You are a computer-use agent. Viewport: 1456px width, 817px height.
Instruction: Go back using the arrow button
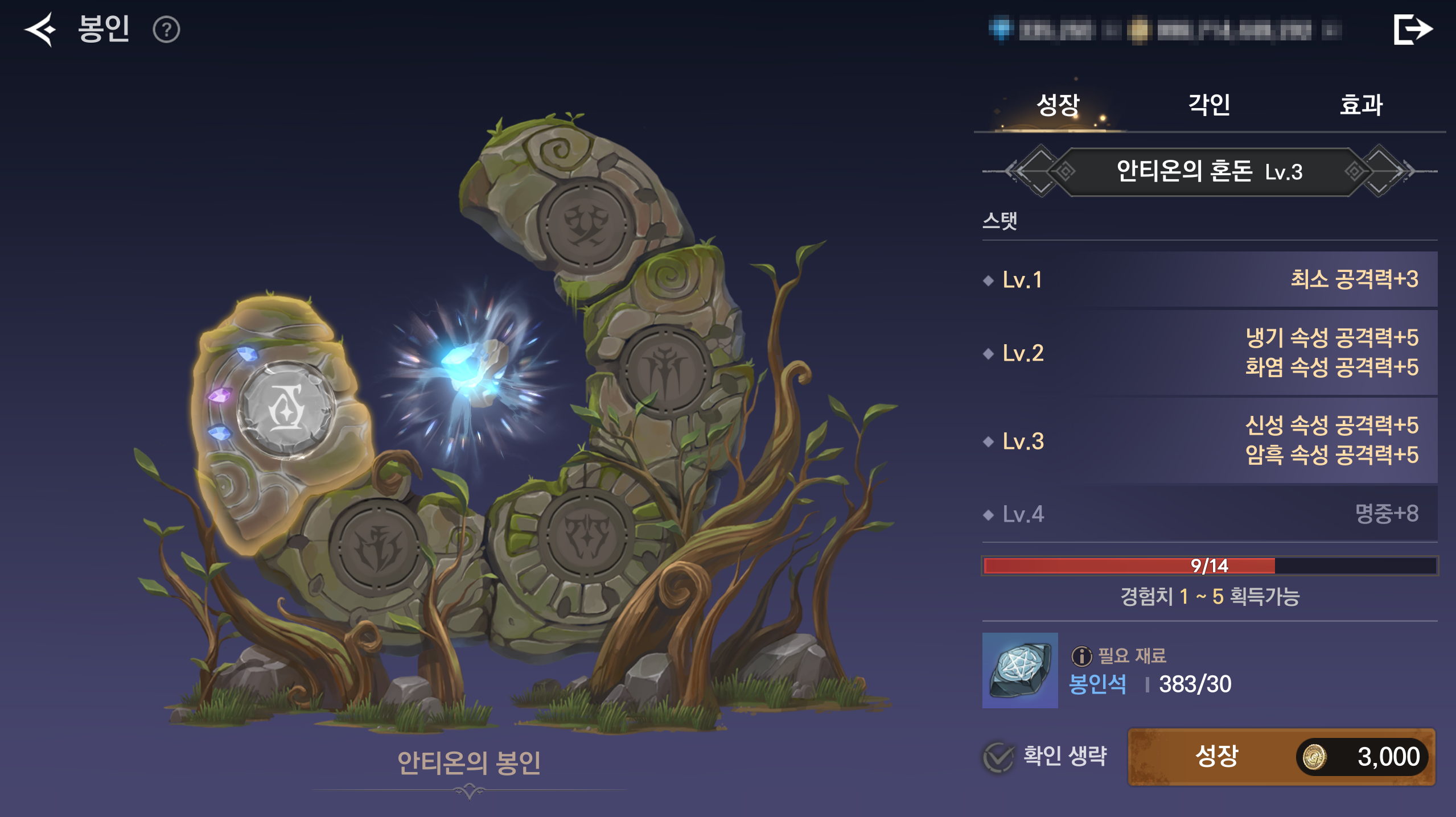pos(40,30)
